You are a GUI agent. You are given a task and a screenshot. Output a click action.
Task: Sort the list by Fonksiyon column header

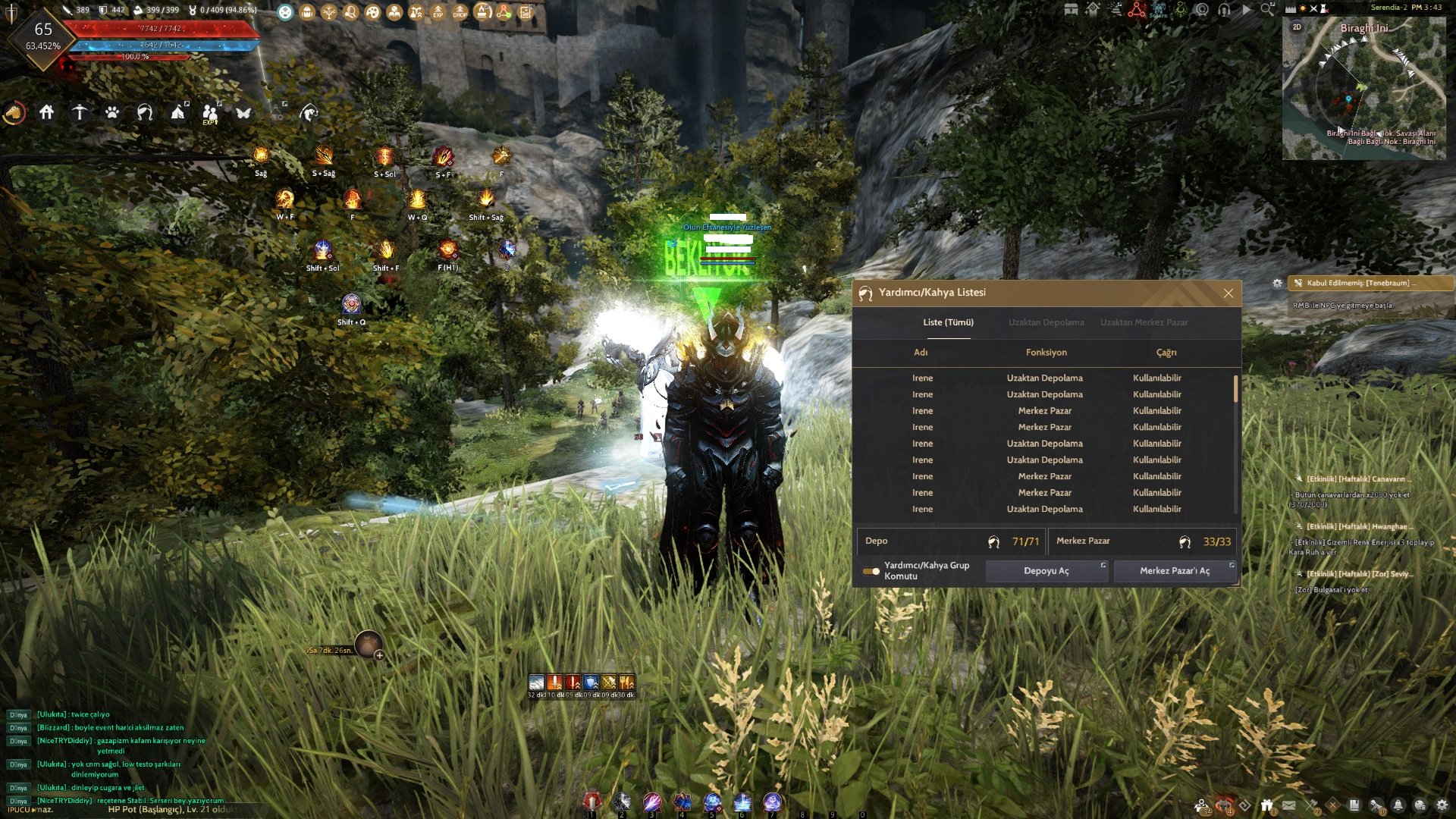[1046, 353]
